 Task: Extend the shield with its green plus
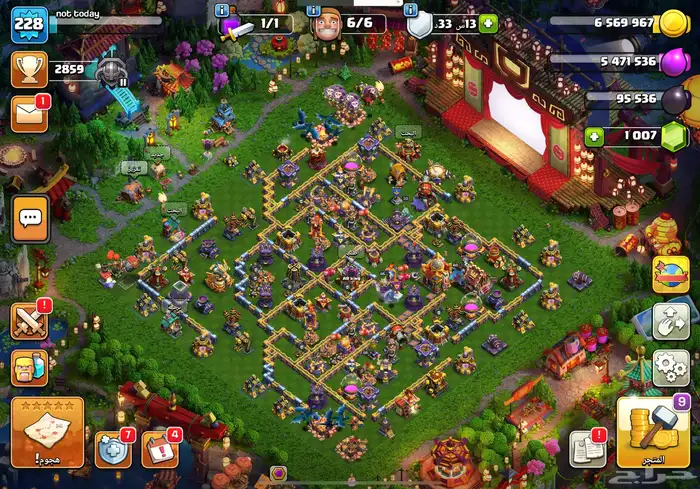click(x=488, y=23)
